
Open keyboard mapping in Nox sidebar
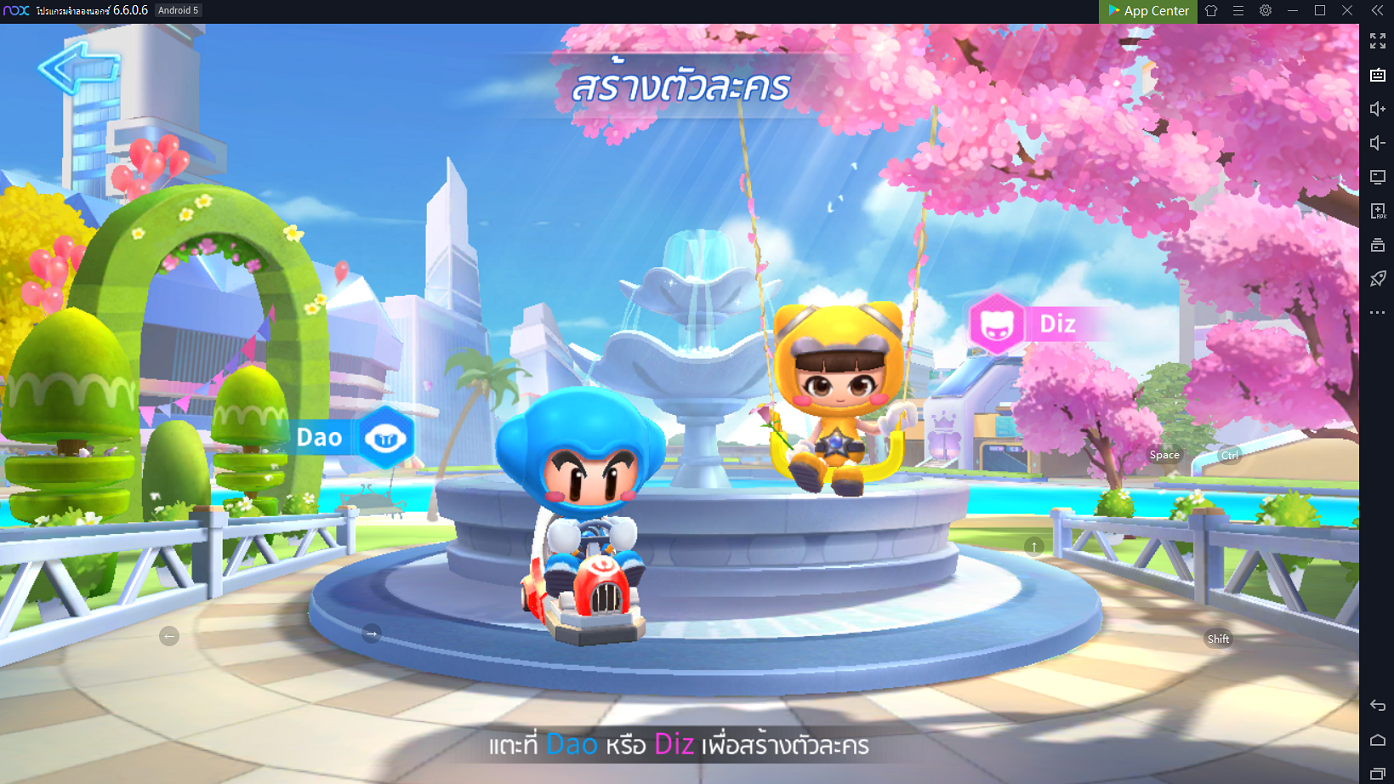1377,75
